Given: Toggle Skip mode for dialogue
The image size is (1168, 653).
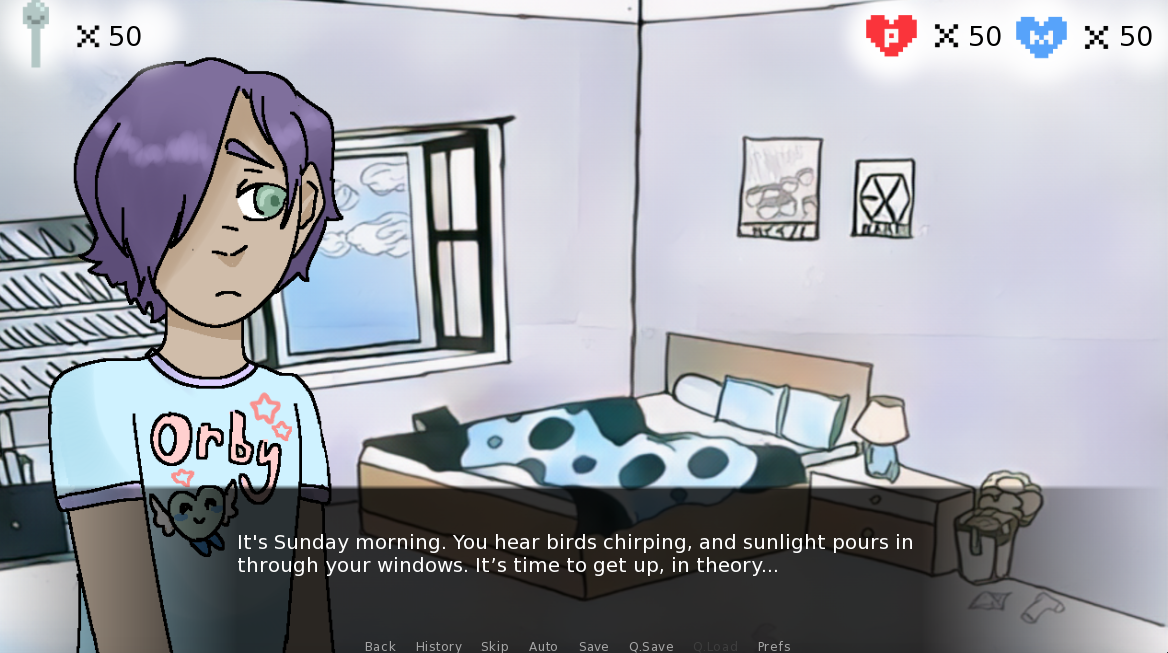Looking at the screenshot, I should click(x=494, y=646).
